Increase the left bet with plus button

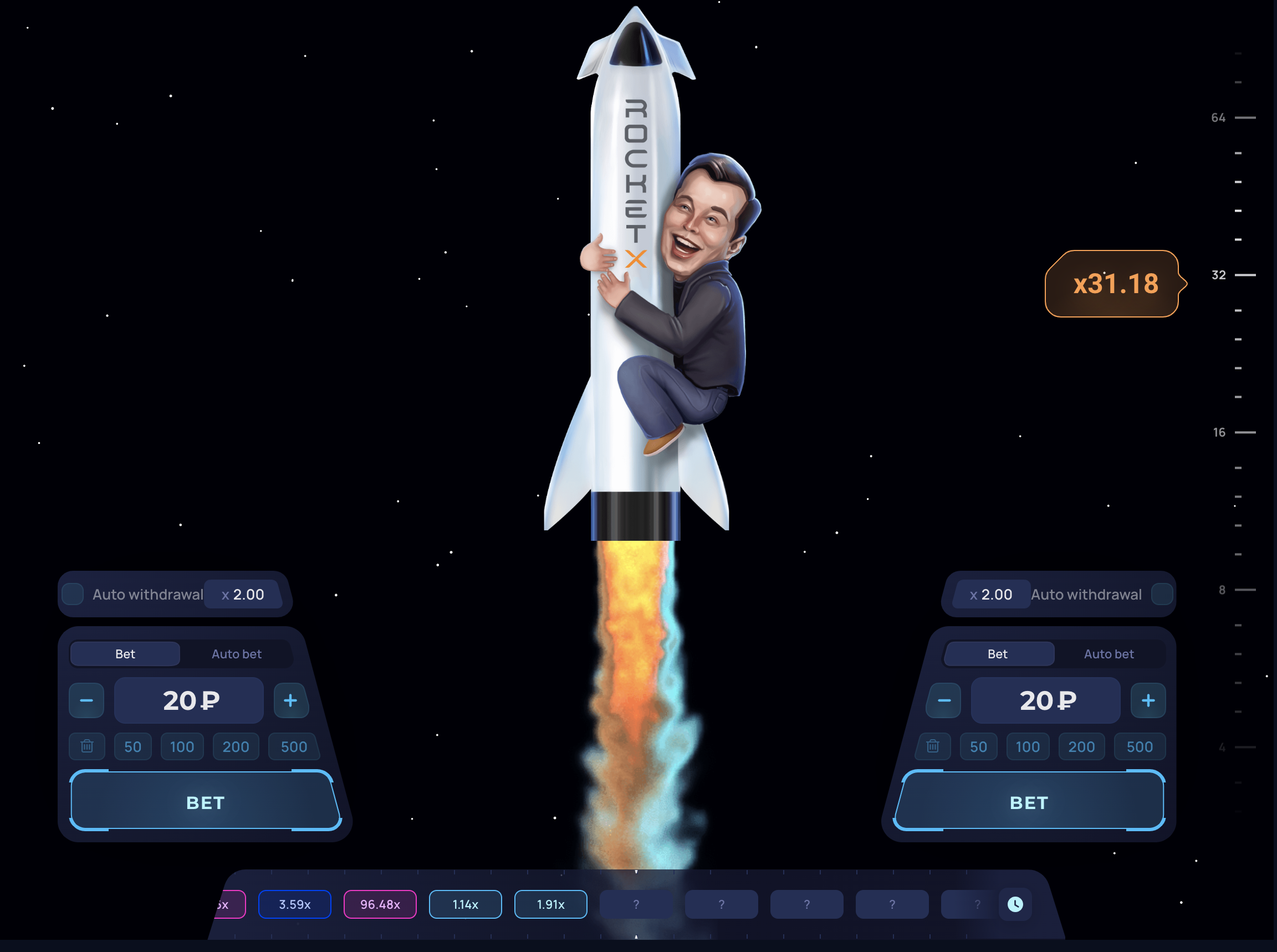(x=290, y=700)
